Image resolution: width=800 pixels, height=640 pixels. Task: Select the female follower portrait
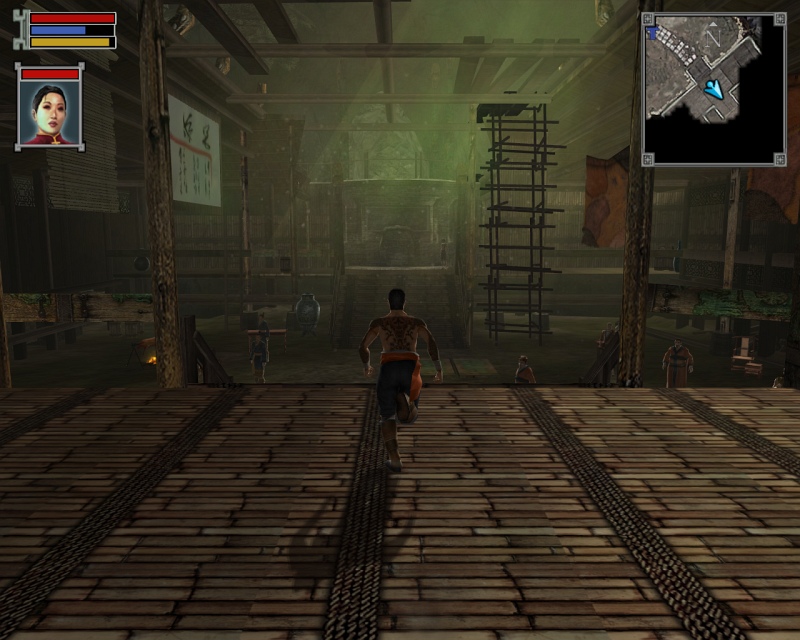pyautogui.click(x=50, y=112)
